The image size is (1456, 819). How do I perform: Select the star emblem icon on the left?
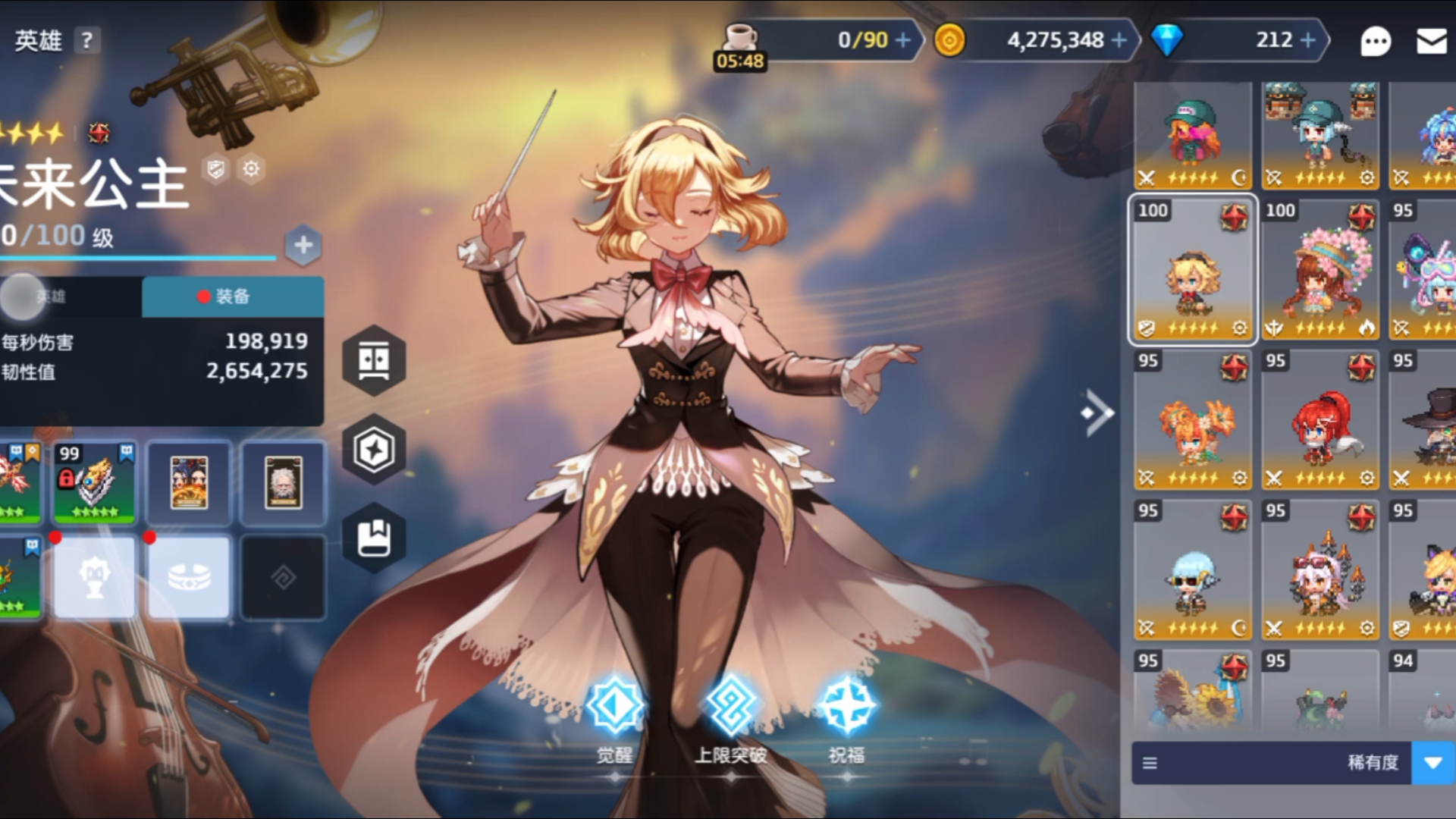coord(372,449)
